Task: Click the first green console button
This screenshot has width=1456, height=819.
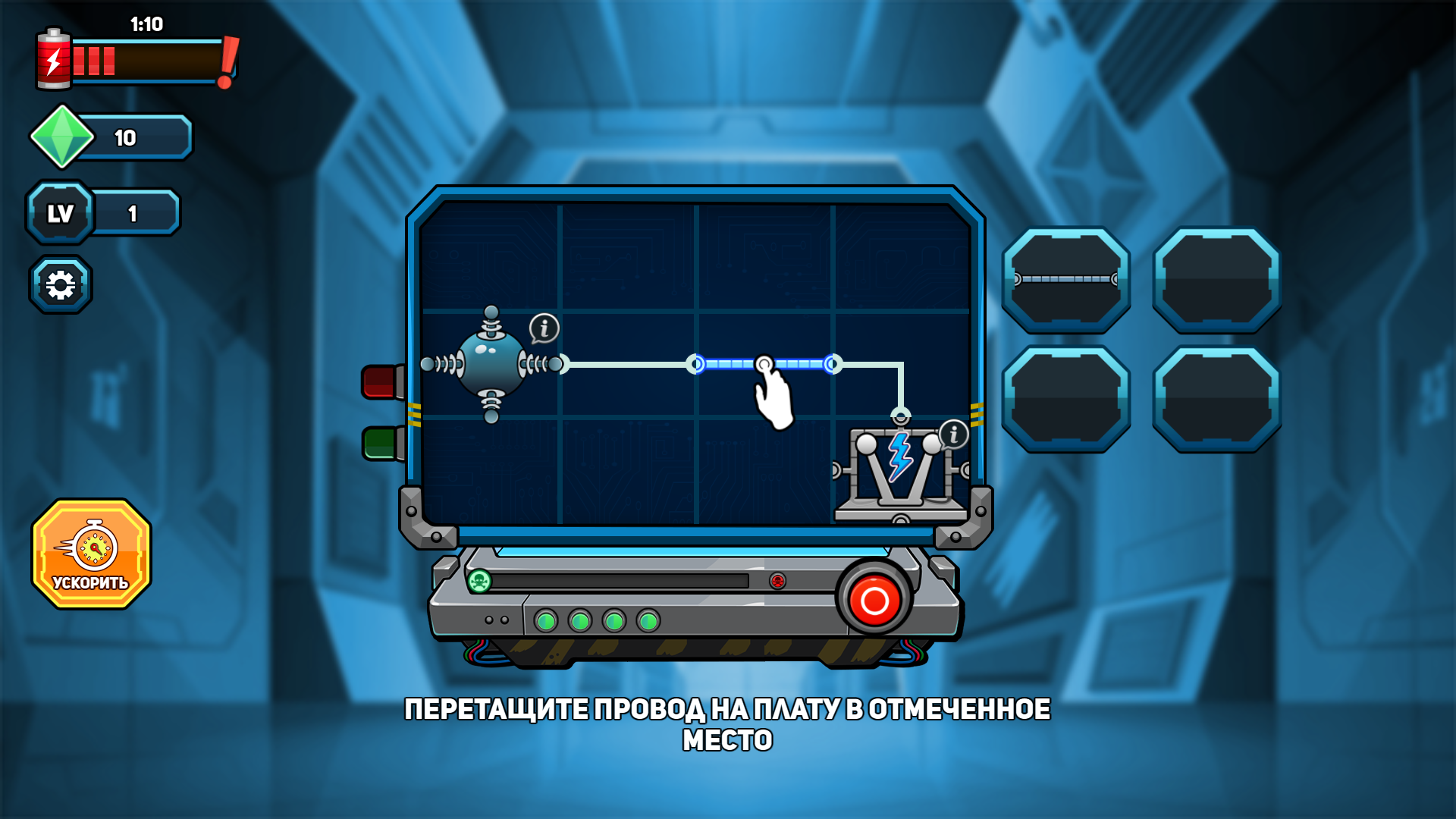Action: 545,622
